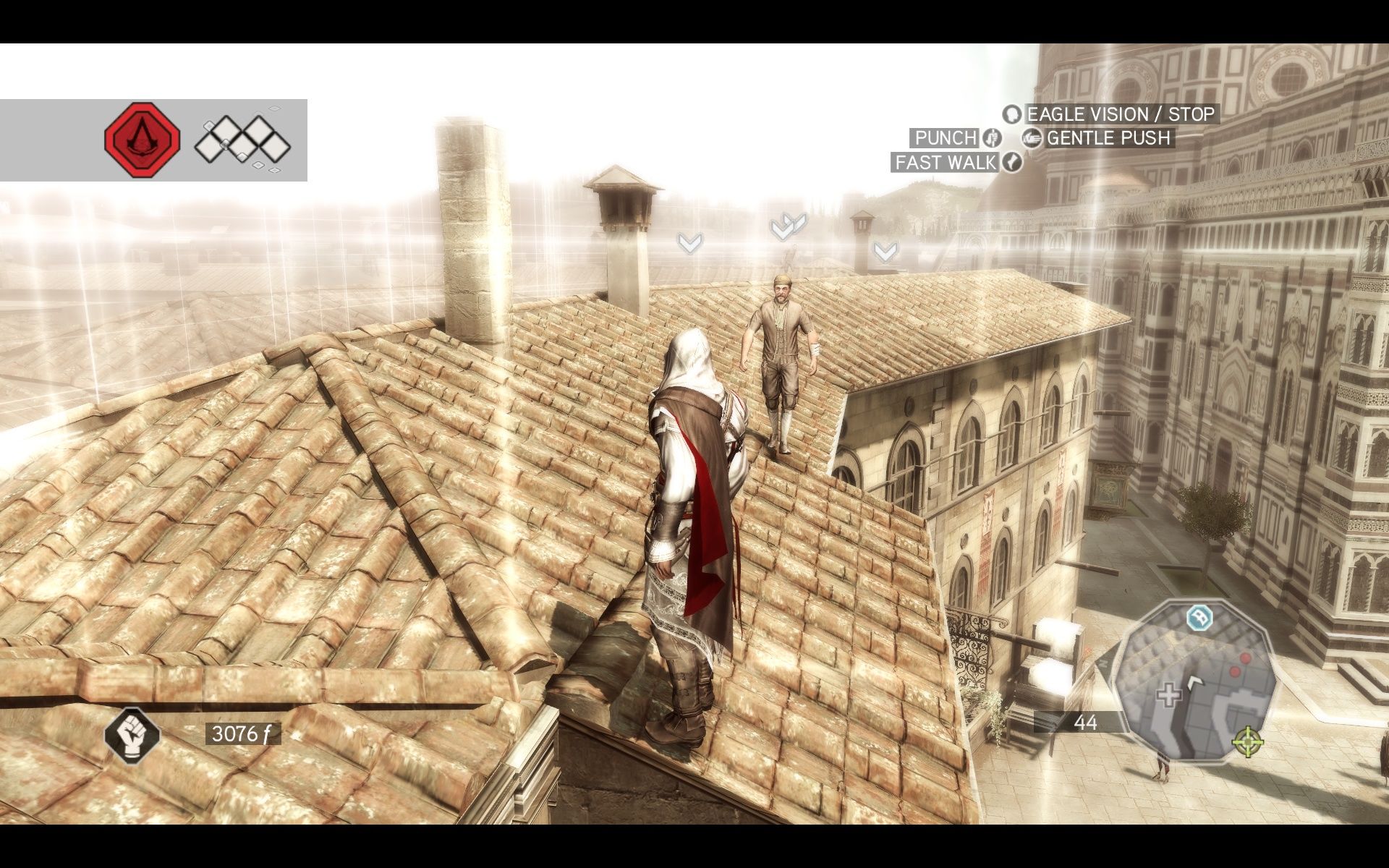Click the legs icon next to Fast Walk
This screenshot has width=1389, height=868.
(1011, 163)
